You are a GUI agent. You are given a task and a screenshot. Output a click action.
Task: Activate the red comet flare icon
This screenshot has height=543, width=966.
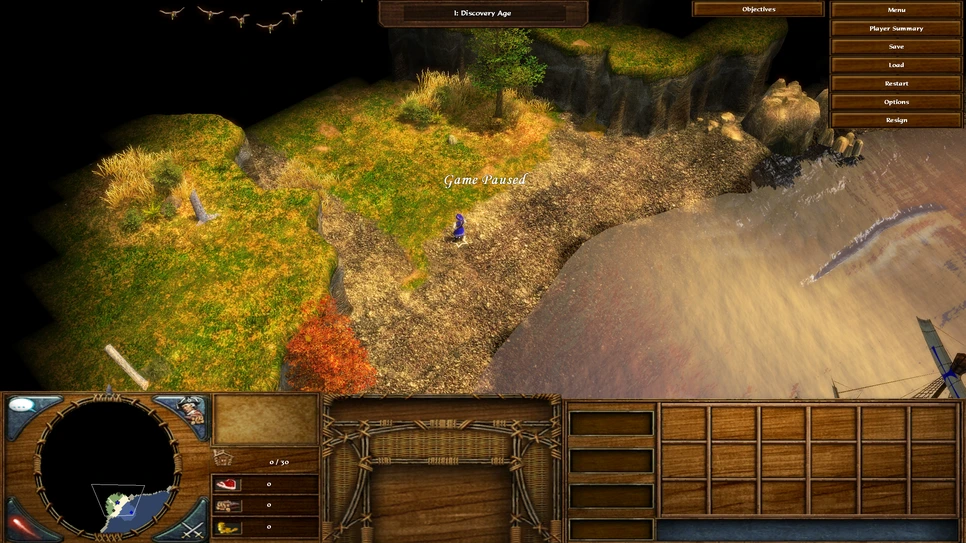[x=22, y=525]
